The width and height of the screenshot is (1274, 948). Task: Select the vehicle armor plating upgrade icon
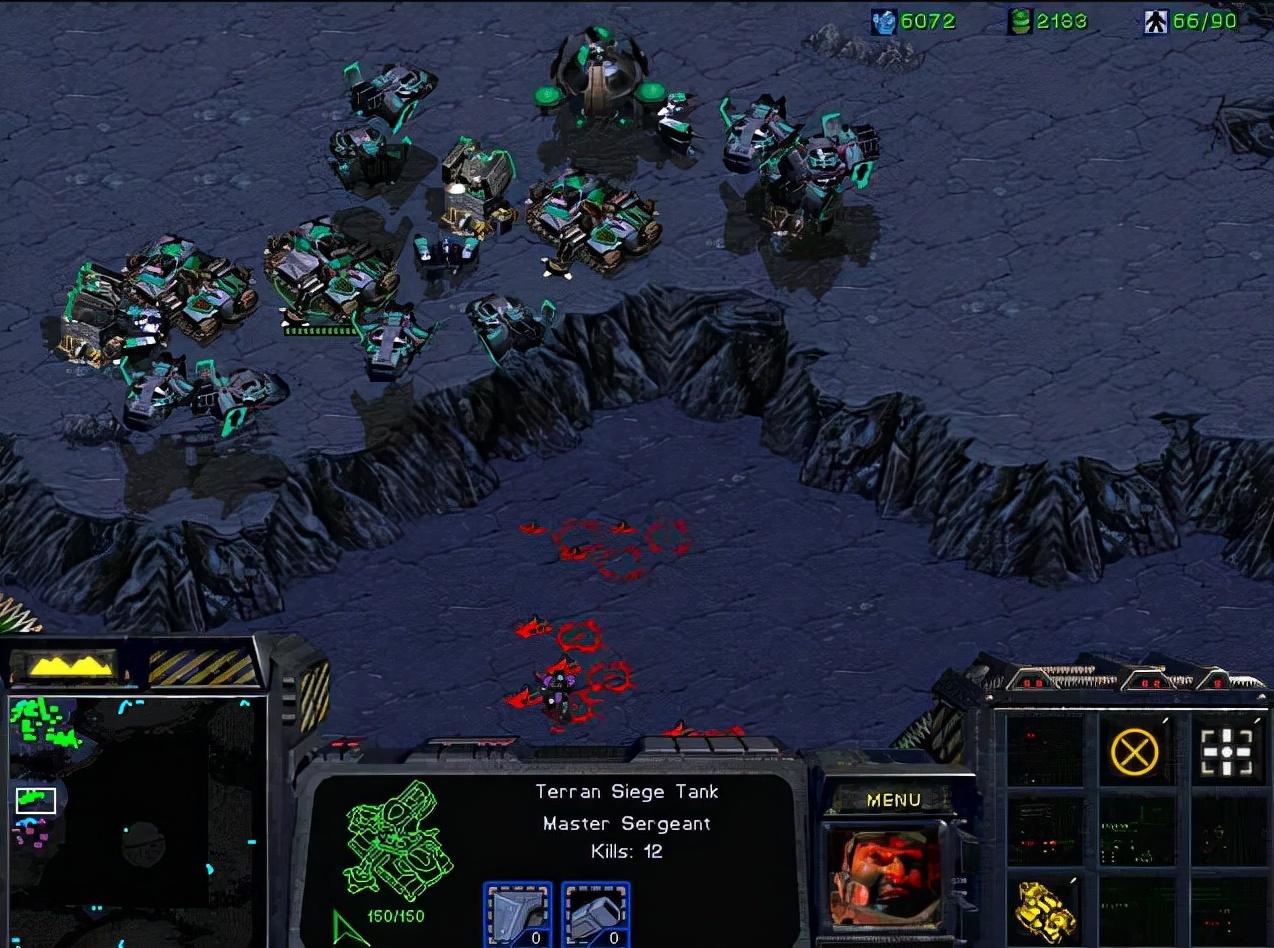517,912
